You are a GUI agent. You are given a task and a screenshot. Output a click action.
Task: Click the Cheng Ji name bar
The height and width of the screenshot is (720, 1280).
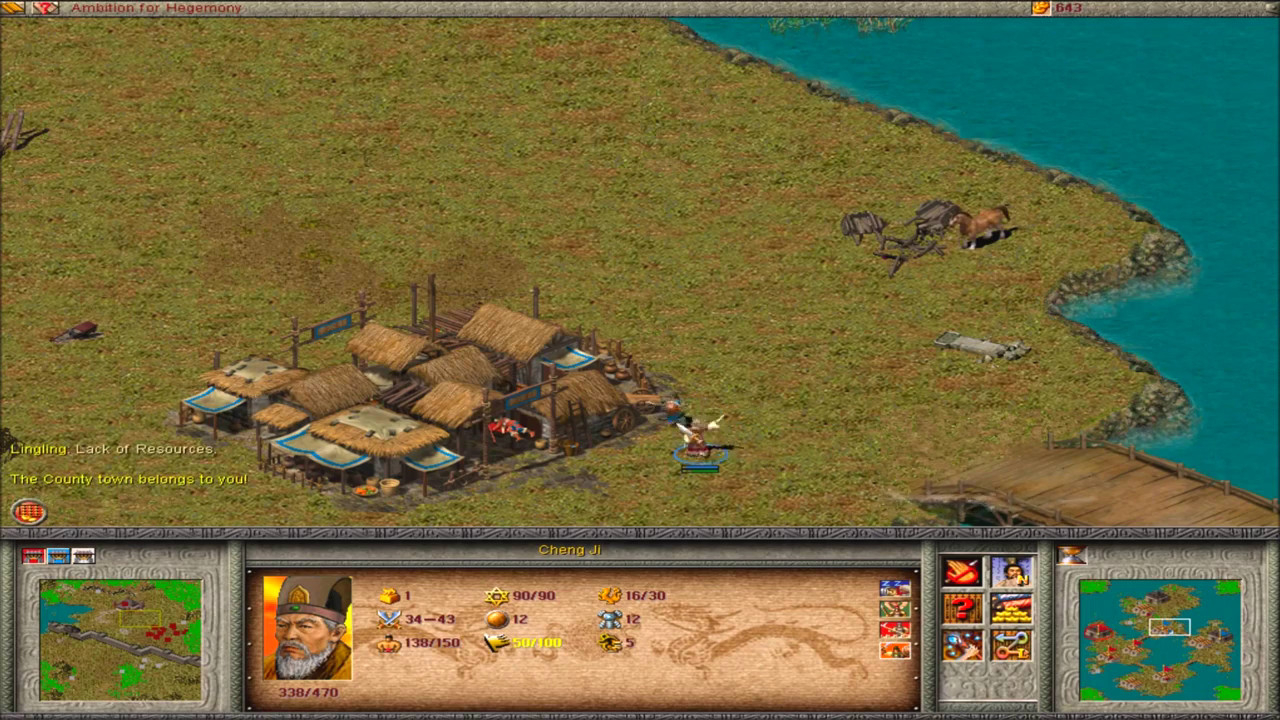(x=570, y=549)
